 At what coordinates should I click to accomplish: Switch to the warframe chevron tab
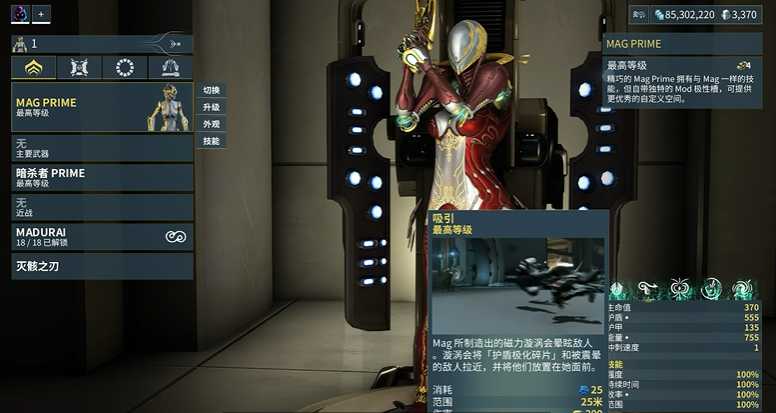coord(34,68)
